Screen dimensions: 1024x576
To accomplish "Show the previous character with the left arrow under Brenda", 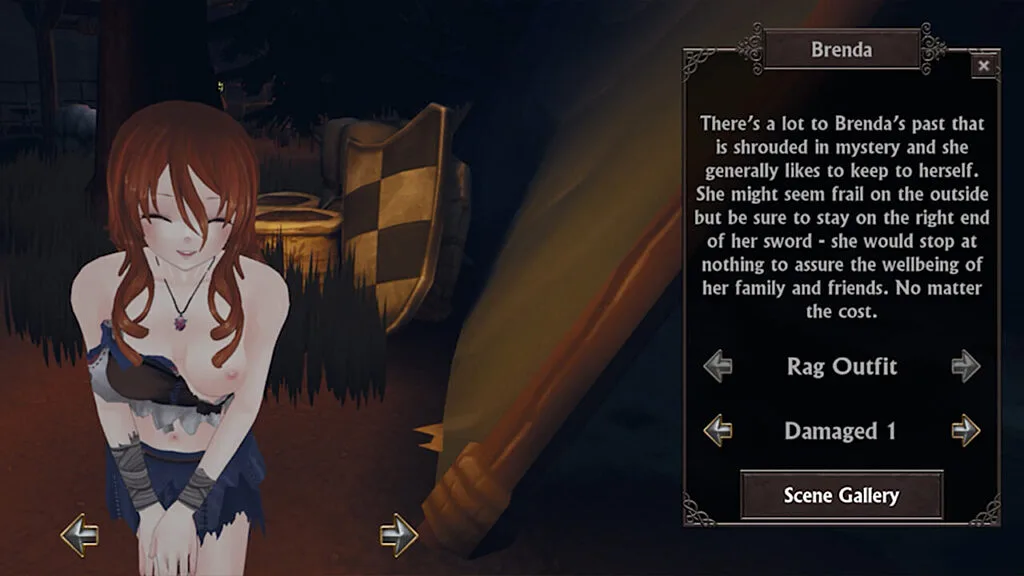I will click(80, 535).
